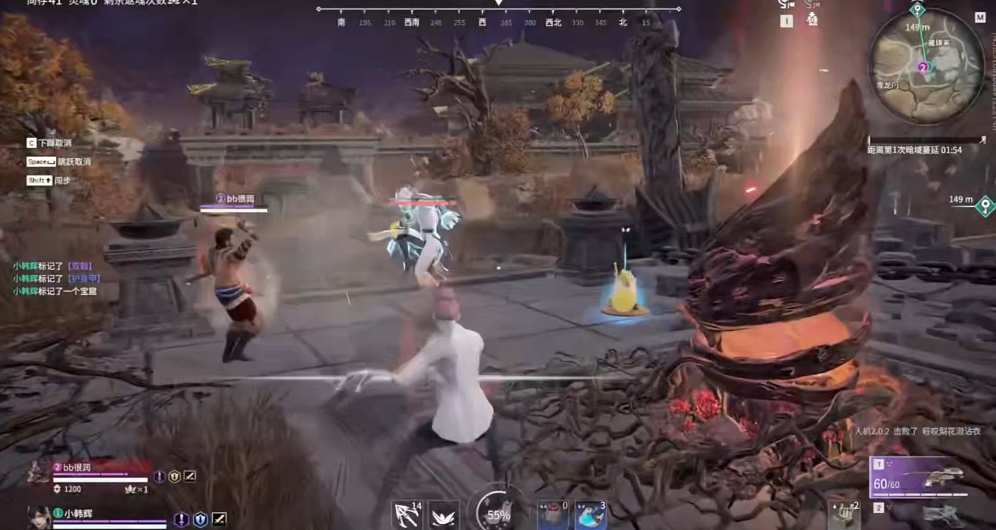
Task: Click the purple squad marker on the minimap
Action: coord(923,67)
